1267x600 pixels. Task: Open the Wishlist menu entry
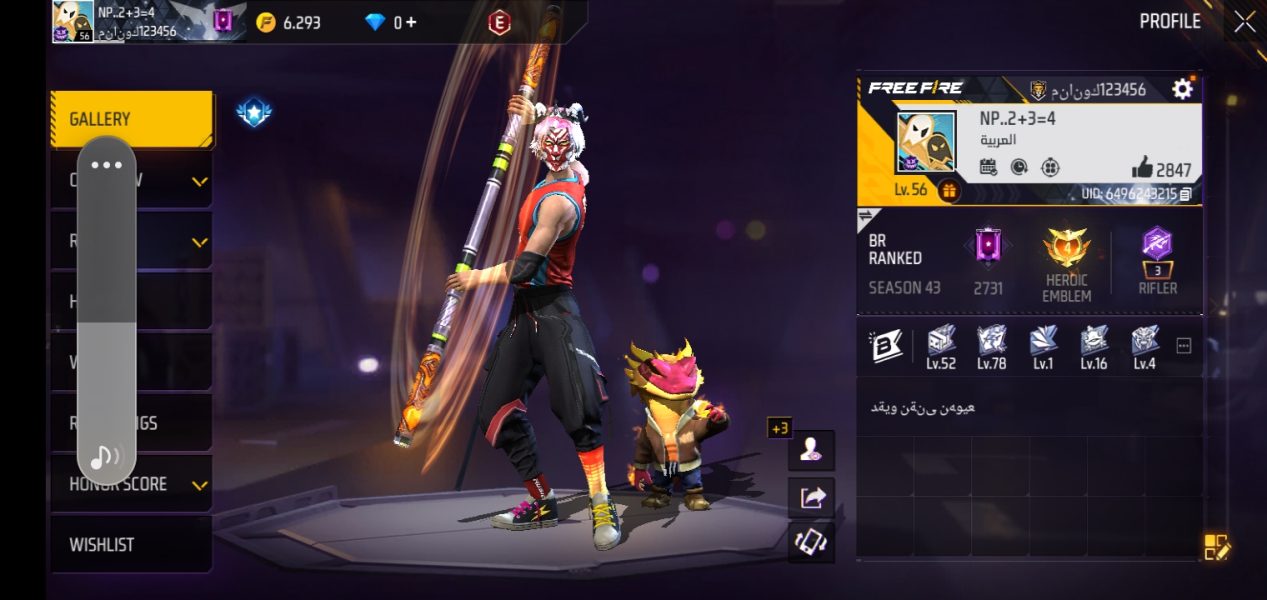pos(131,545)
